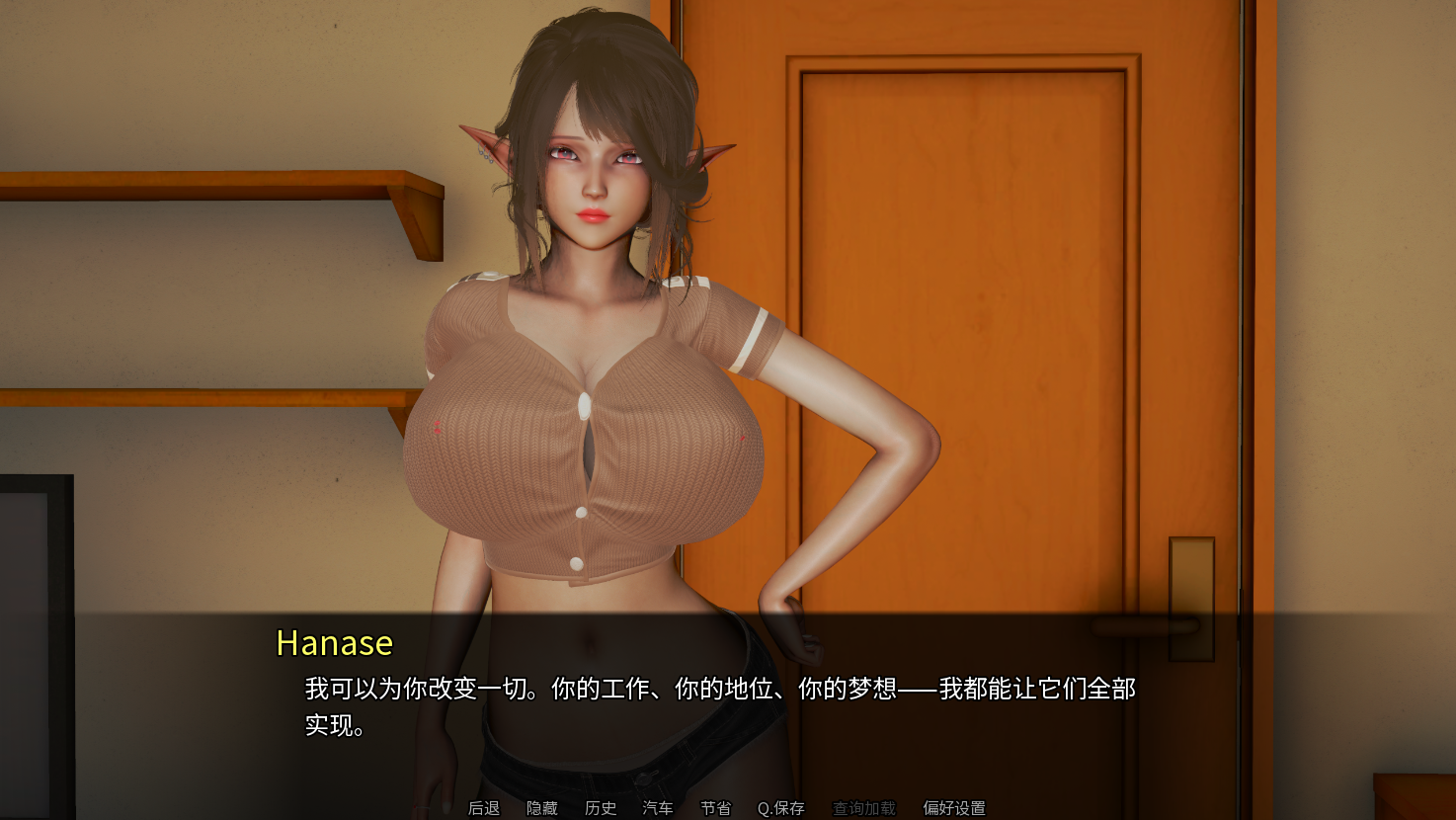Quick save with the Q.保存 button
The width and height of the screenshot is (1456, 820).
point(780,808)
